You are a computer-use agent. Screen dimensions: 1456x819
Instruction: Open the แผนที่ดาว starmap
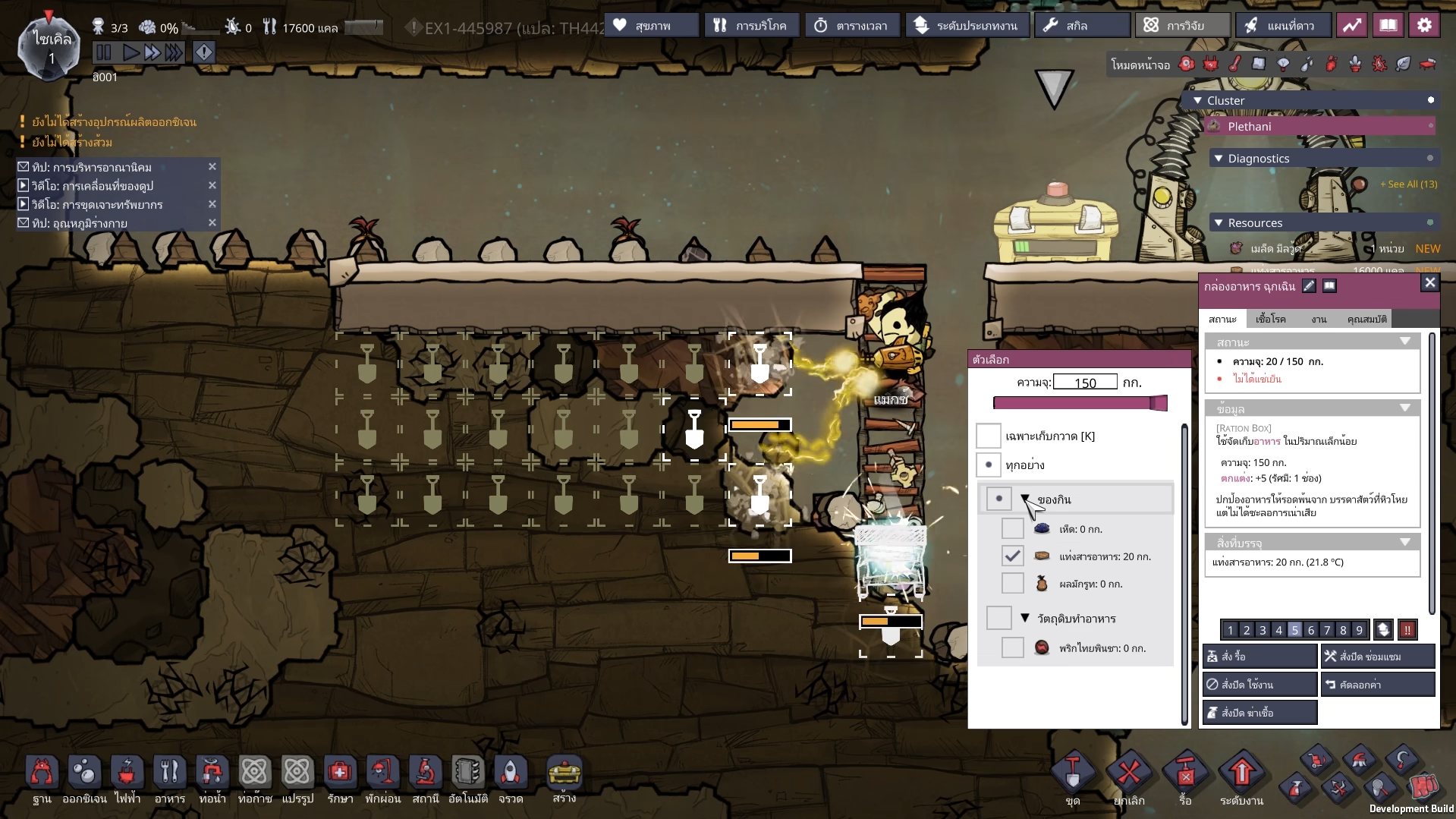1283,26
